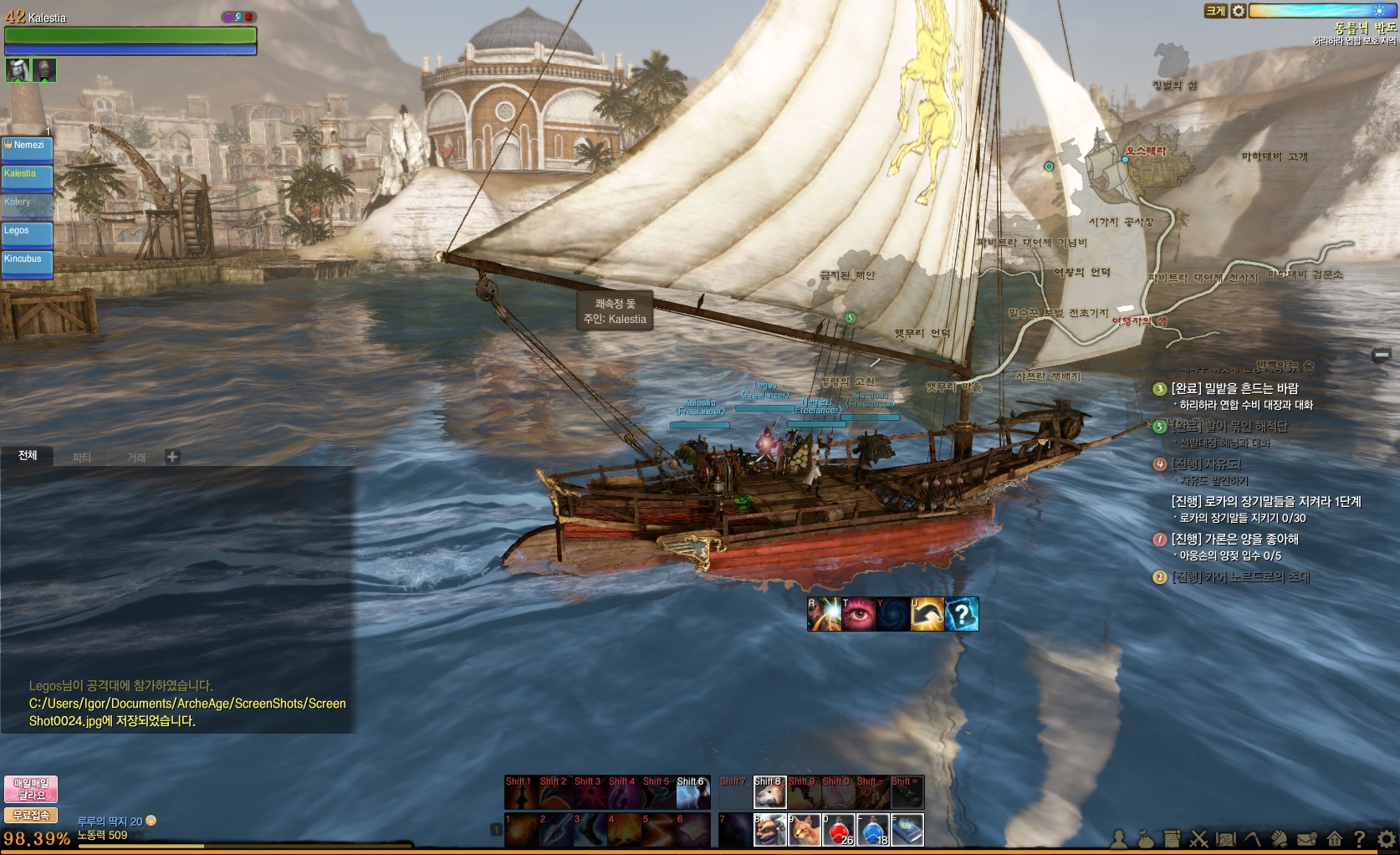This screenshot has width=1400, height=855.
Task: Click the 크게 map enlarge button
Action: (x=1214, y=11)
